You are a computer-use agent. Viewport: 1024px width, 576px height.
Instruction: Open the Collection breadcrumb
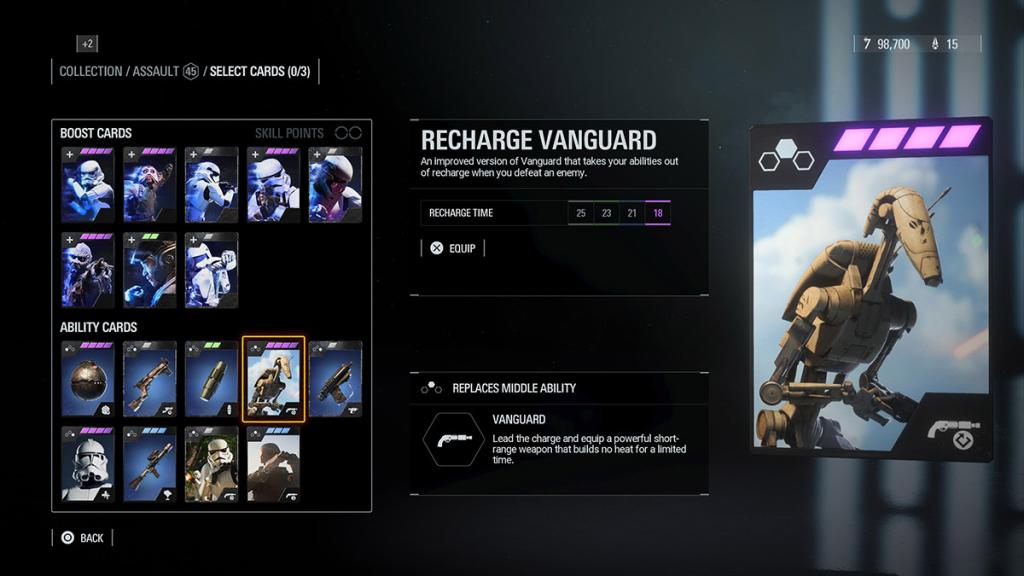coord(91,72)
